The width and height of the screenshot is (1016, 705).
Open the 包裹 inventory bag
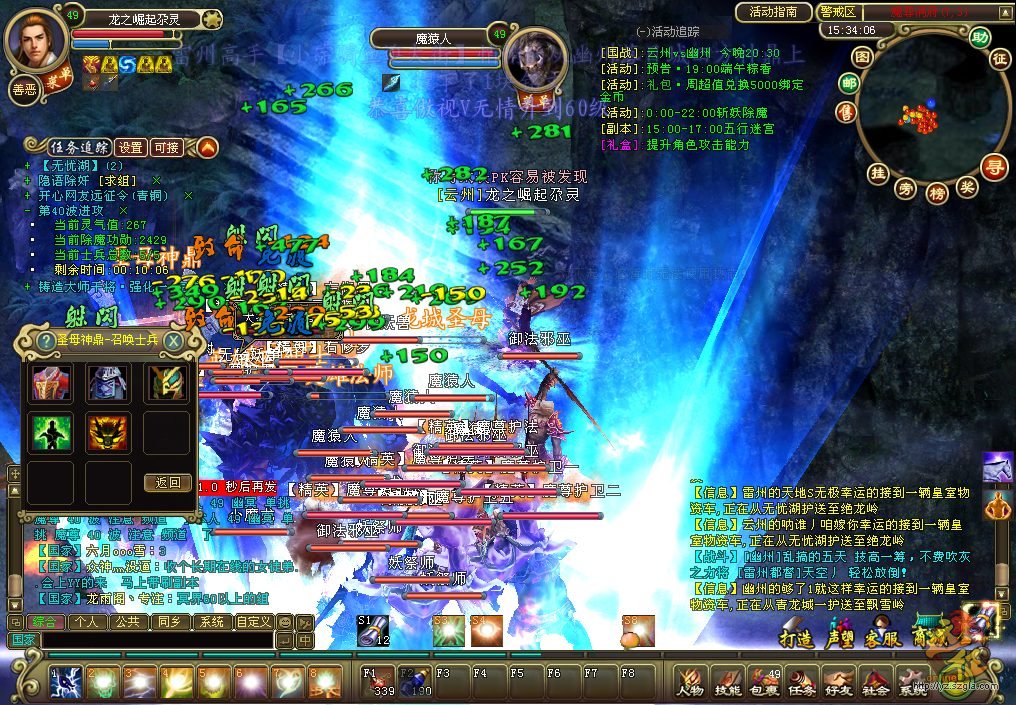click(x=763, y=682)
